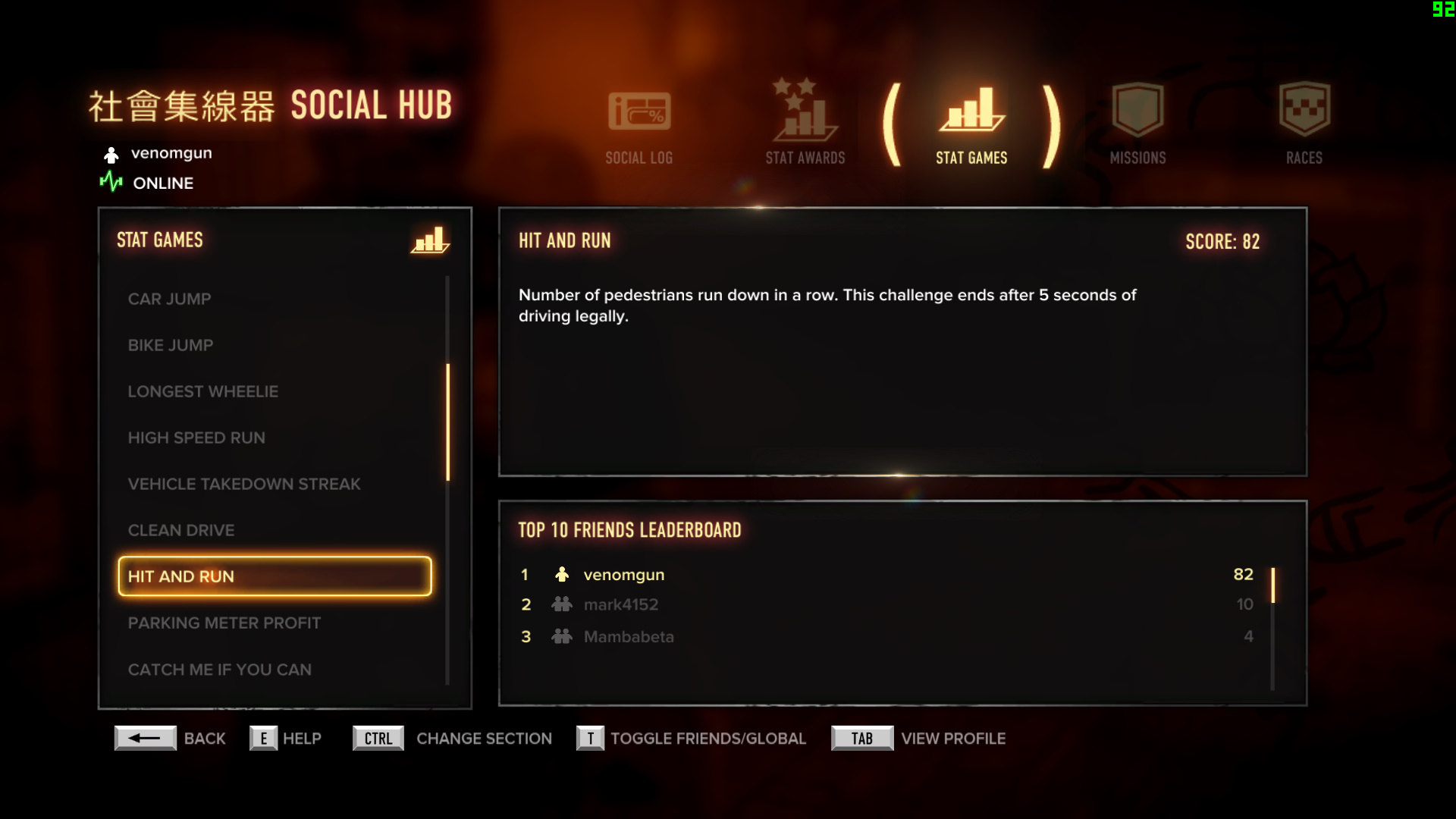Viewport: 1456px width, 819px height.
Task: Select the Stat Games tab
Action: tap(971, 127)
